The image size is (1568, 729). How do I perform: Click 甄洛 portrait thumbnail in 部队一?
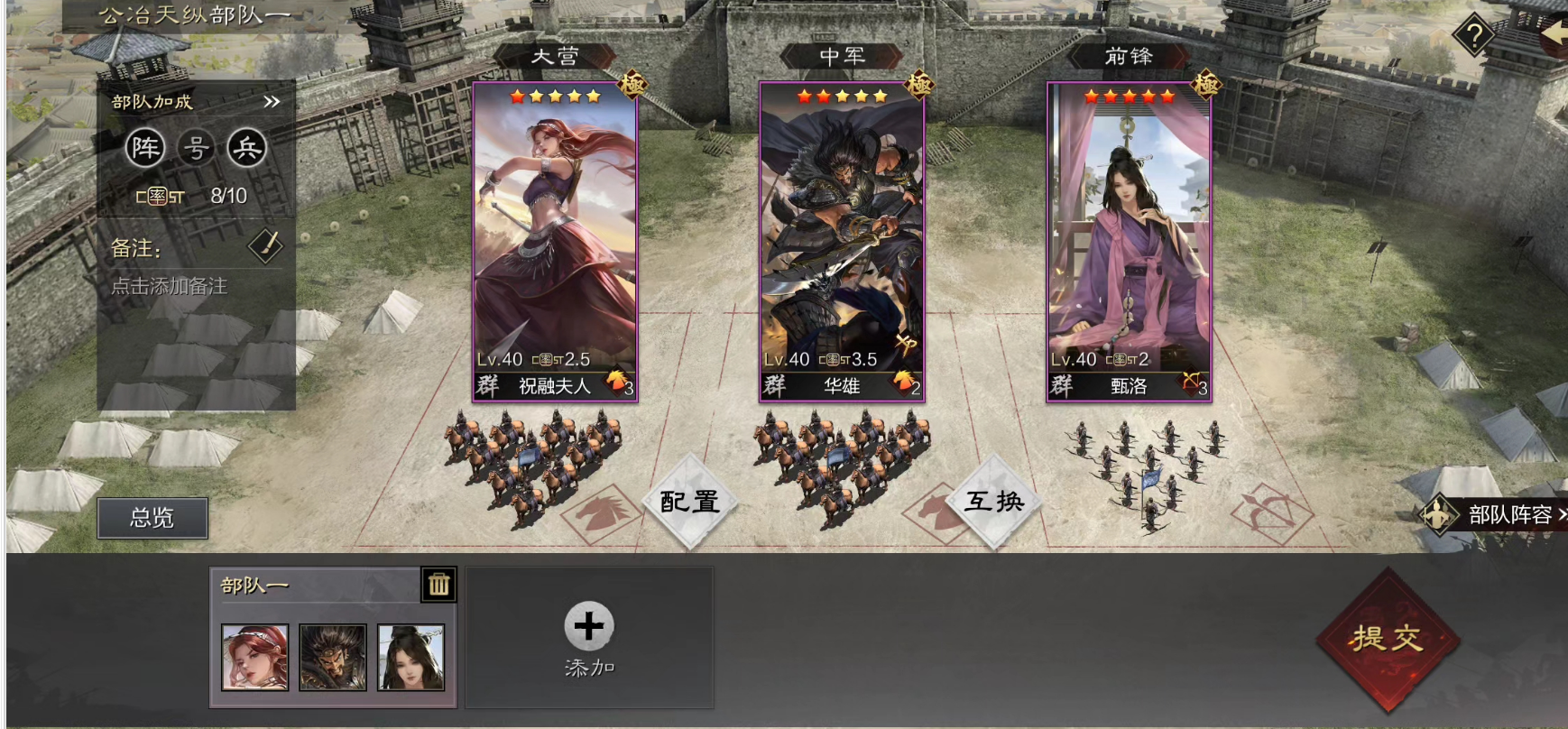[x=410, y=657]
